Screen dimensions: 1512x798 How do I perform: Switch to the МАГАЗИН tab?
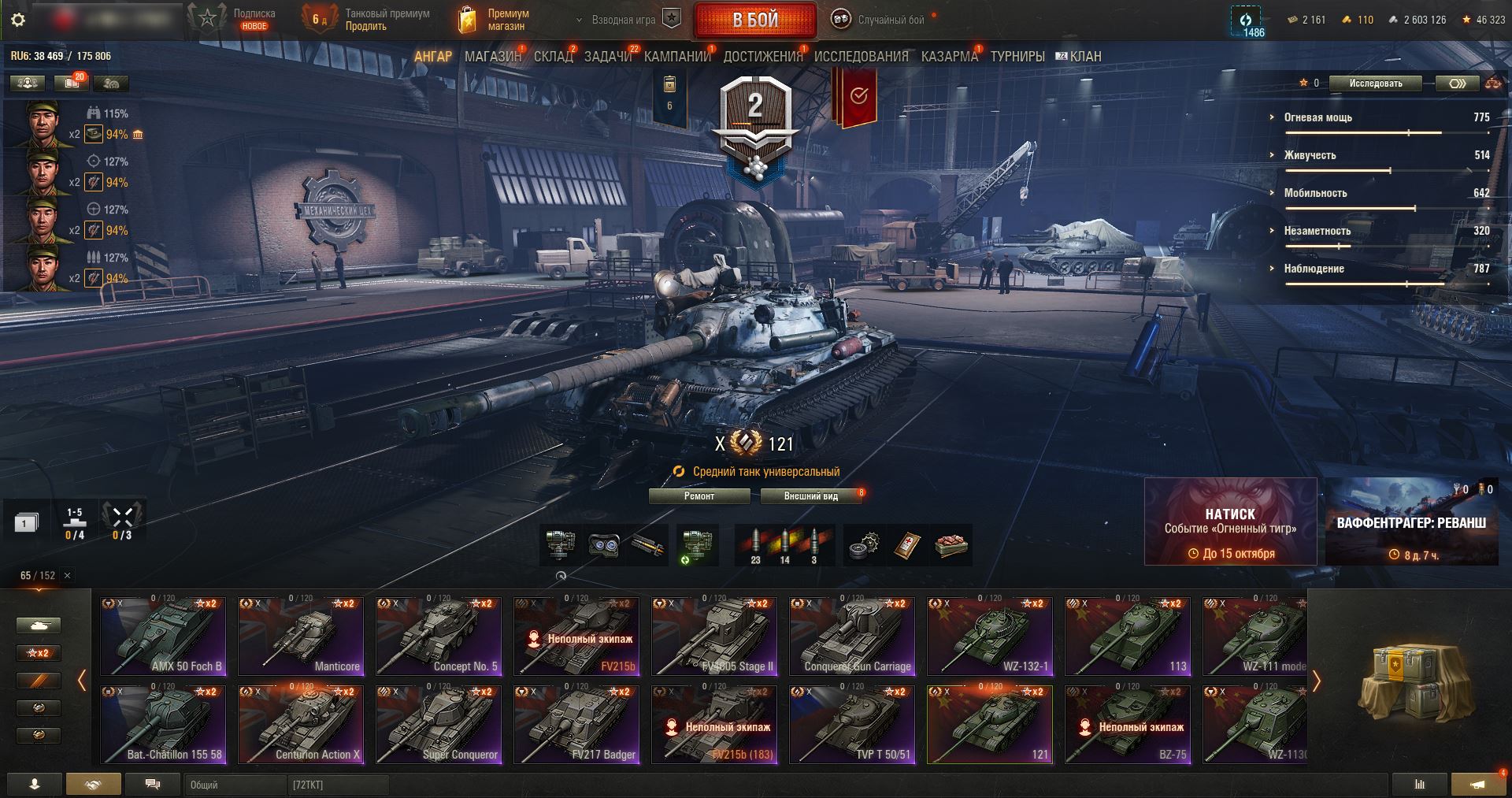[492, 57]
